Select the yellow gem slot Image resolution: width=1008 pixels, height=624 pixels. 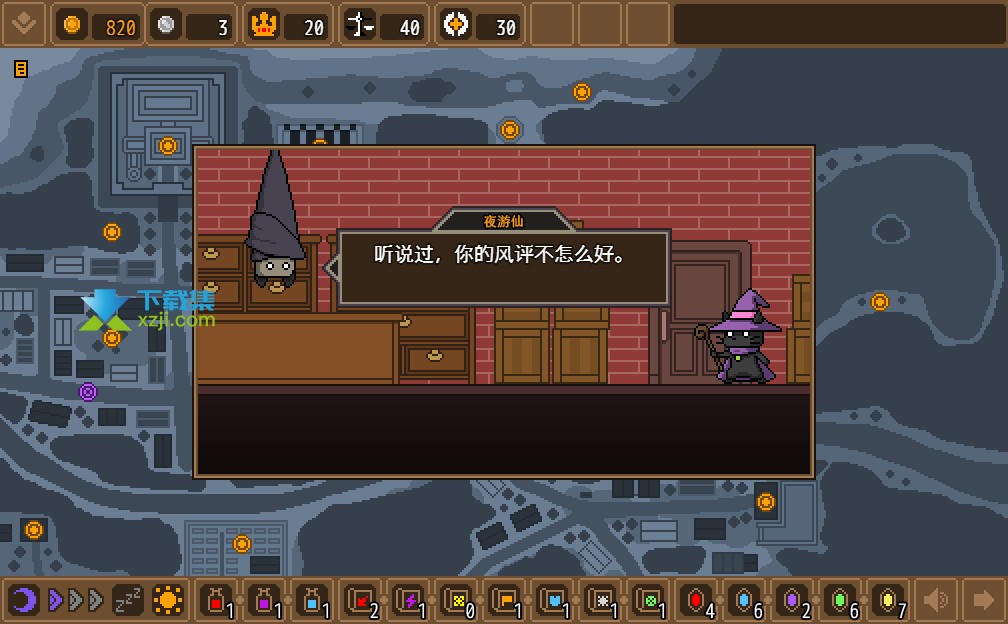[x=889, y=600]
